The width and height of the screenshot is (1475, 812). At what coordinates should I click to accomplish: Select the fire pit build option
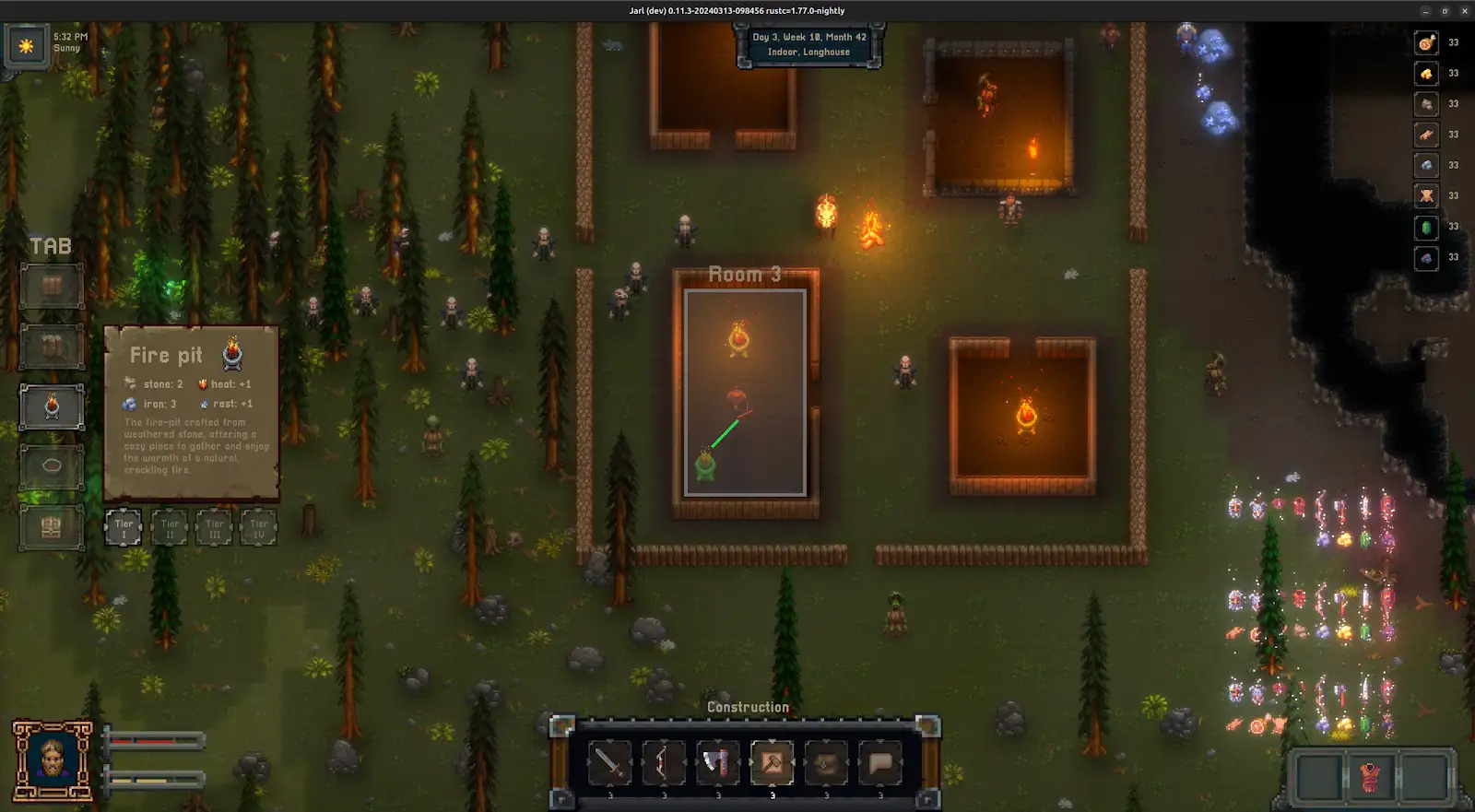coord(52,407)
